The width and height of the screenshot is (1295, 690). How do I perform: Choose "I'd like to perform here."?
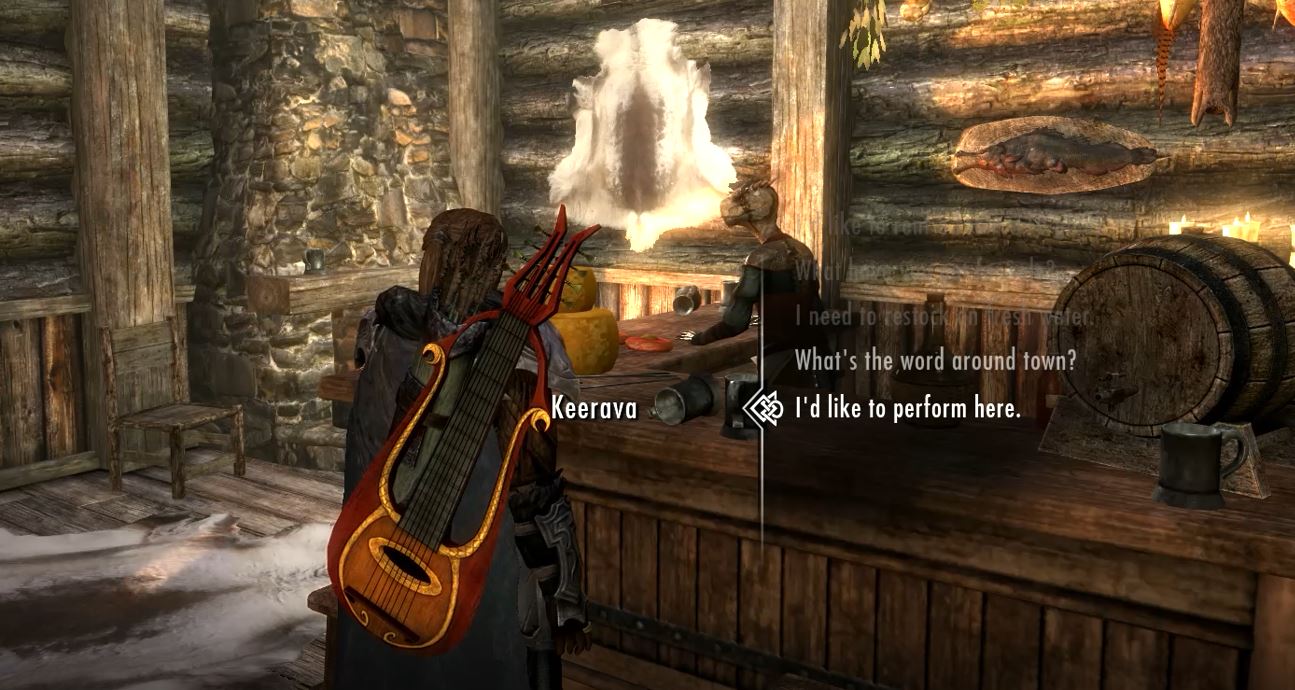click(907, 408)
